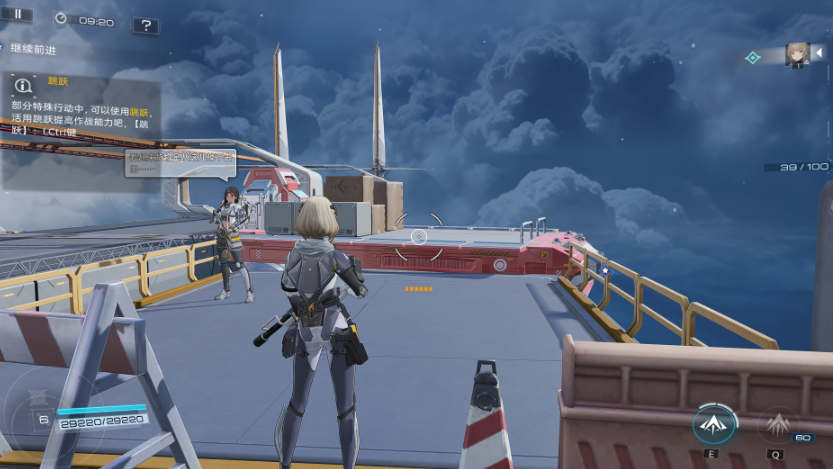Open the question mark help button
Screen dimensions: 833x469
click(145, 25)
